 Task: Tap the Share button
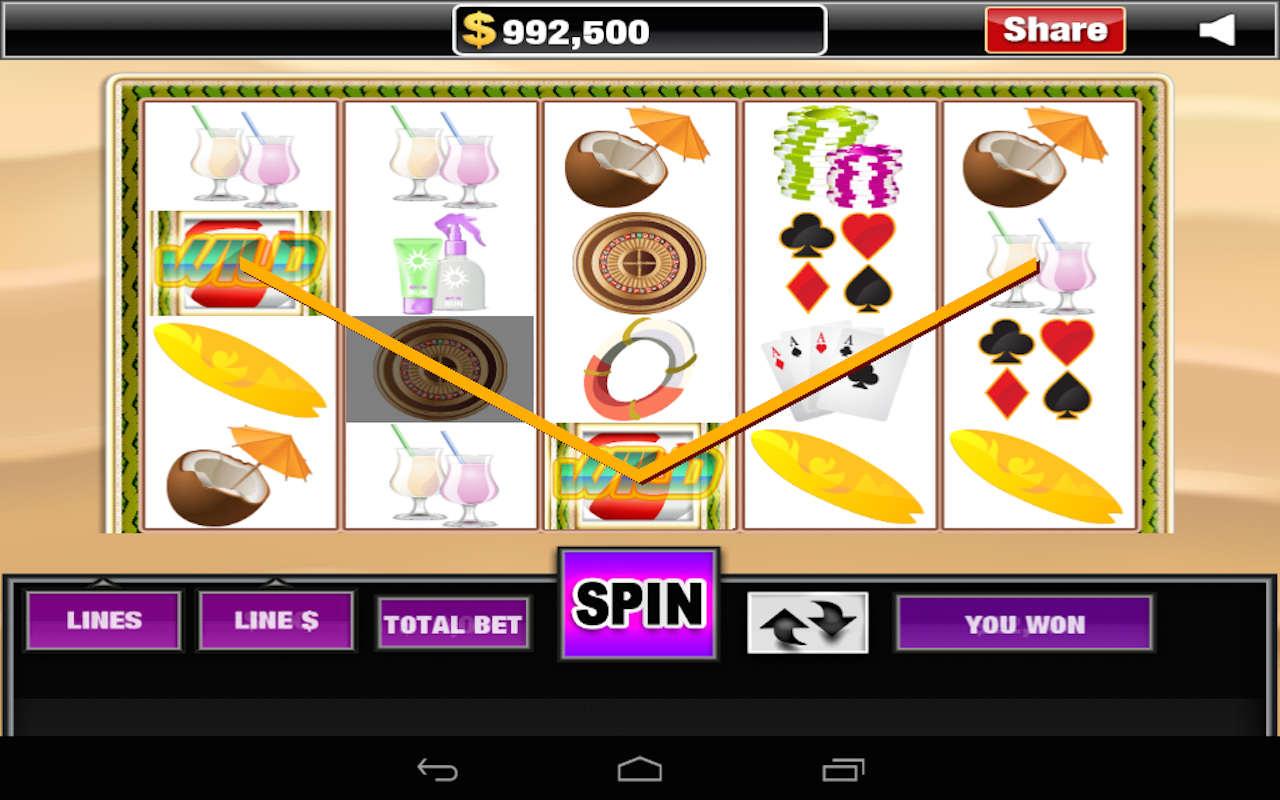pyautogui.click(x=1054, y=29)
